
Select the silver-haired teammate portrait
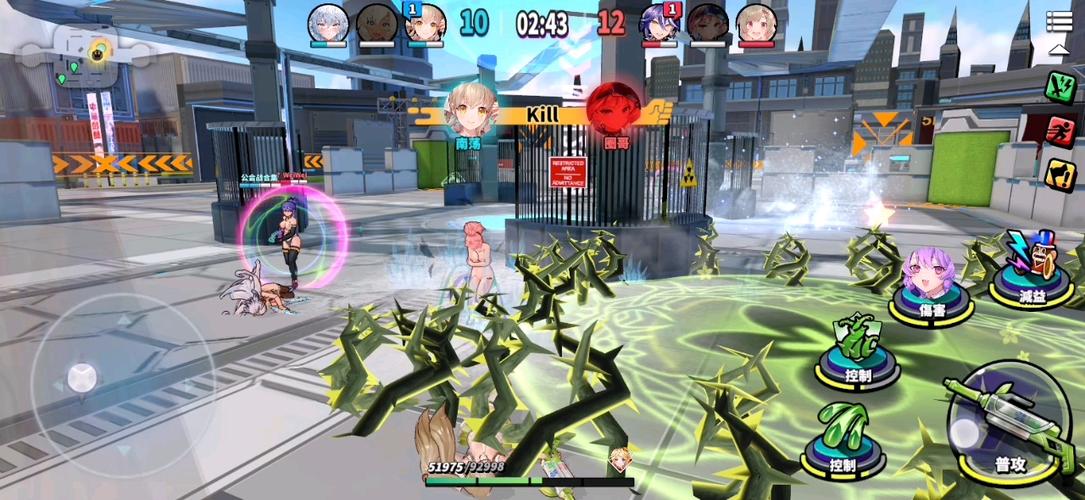[x=328, y=23]
